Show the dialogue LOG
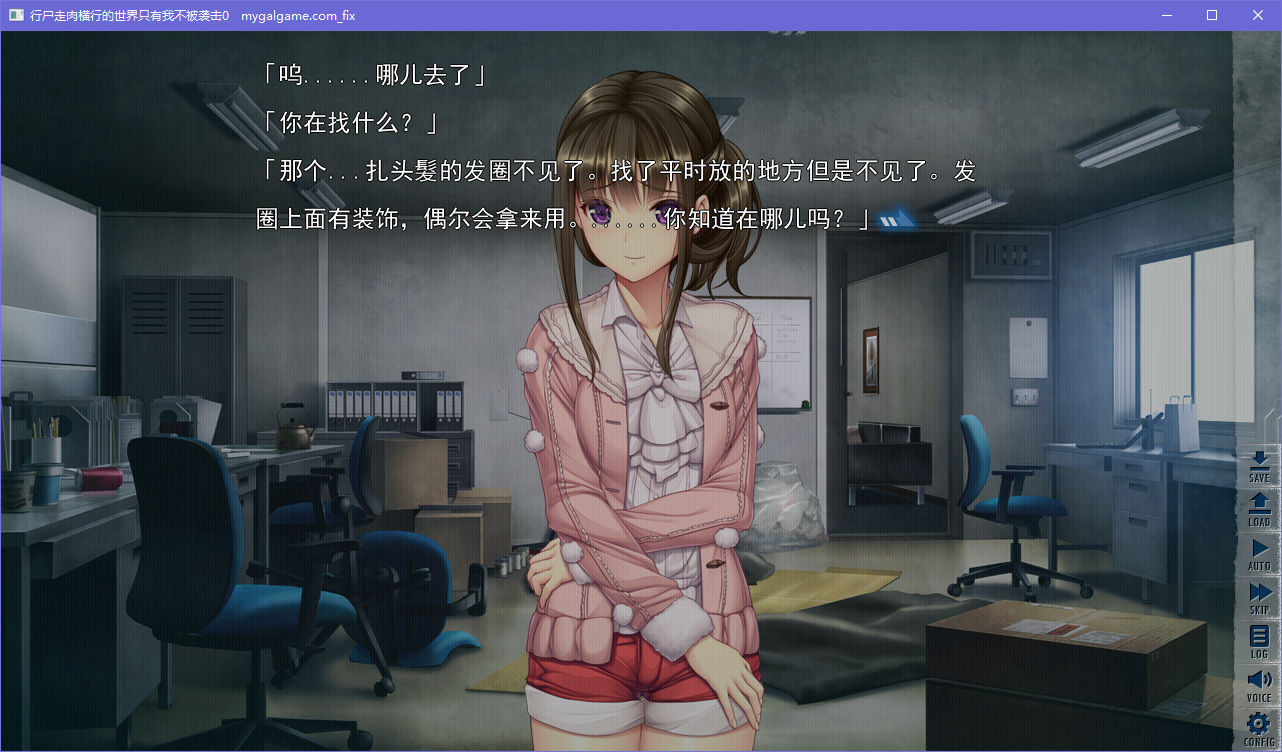Viewport: 1282px width, 752px height. coord(1259,642)
